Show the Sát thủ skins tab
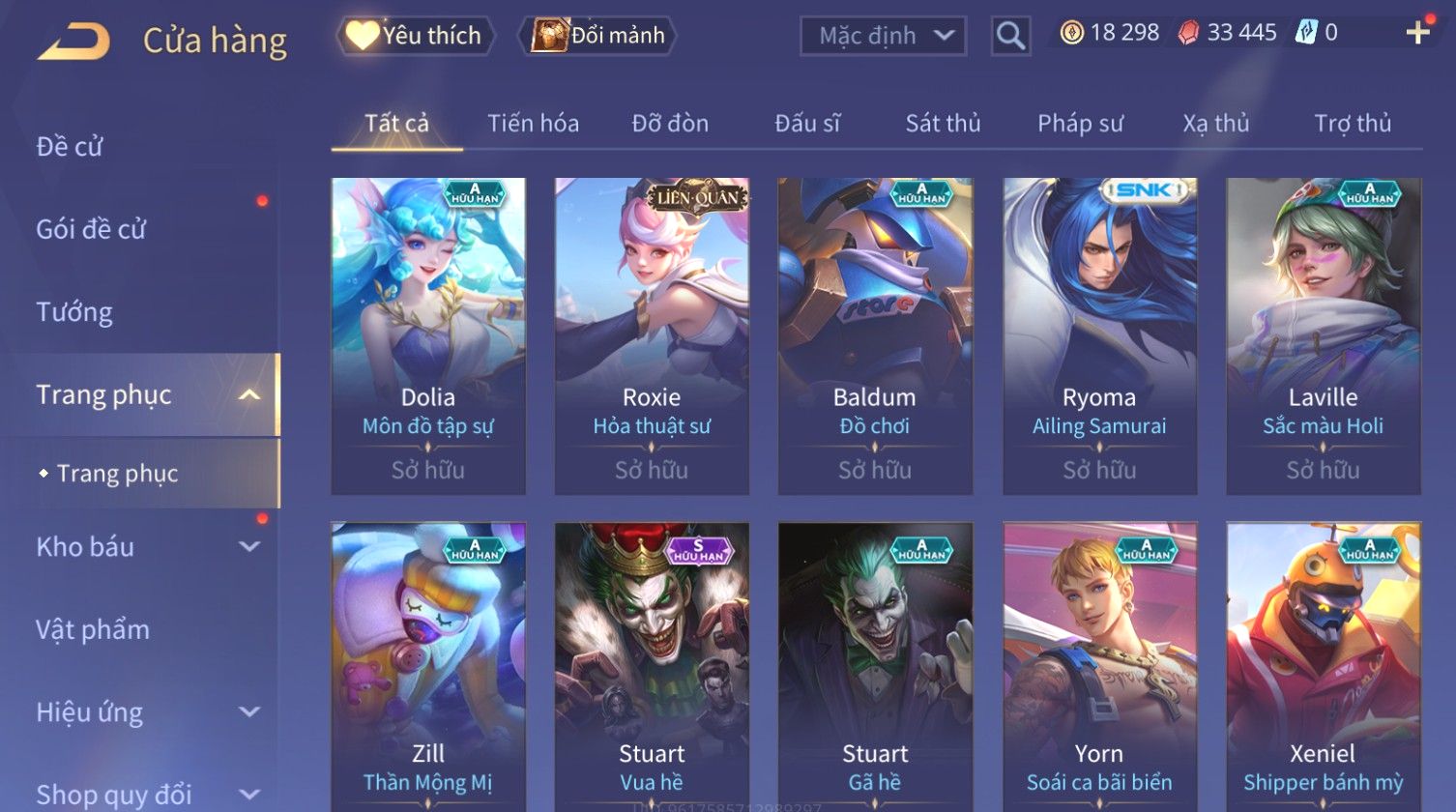 click(943, 124)
